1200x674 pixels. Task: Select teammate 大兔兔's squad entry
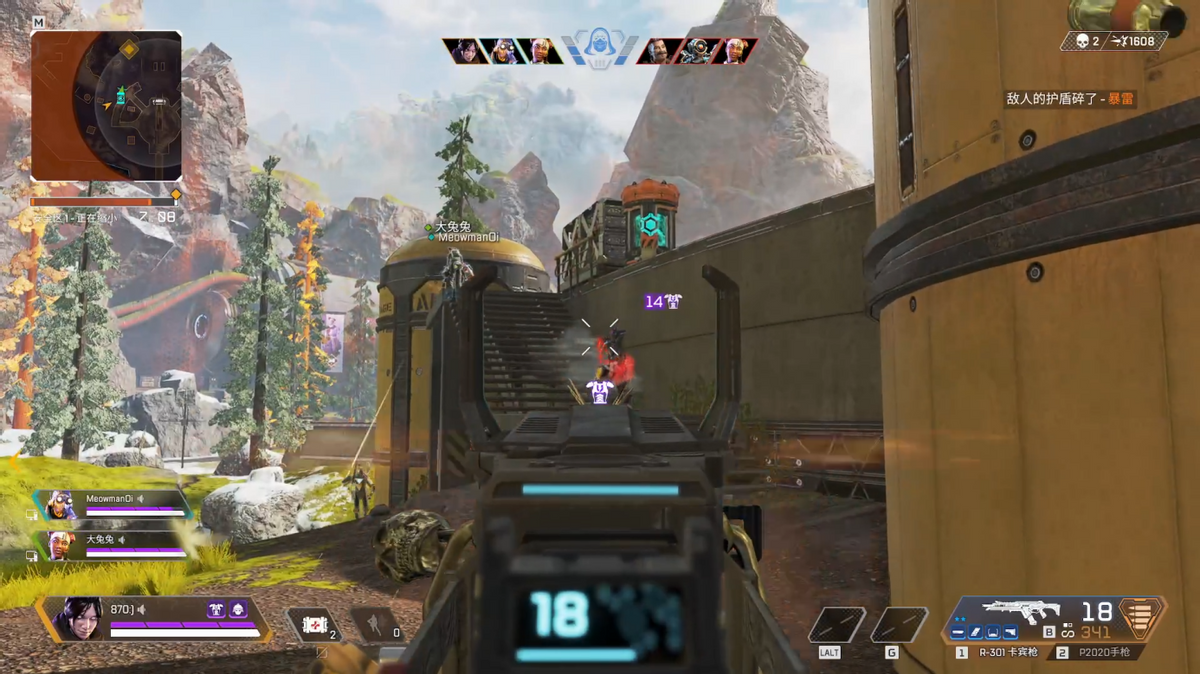point(113,545)
